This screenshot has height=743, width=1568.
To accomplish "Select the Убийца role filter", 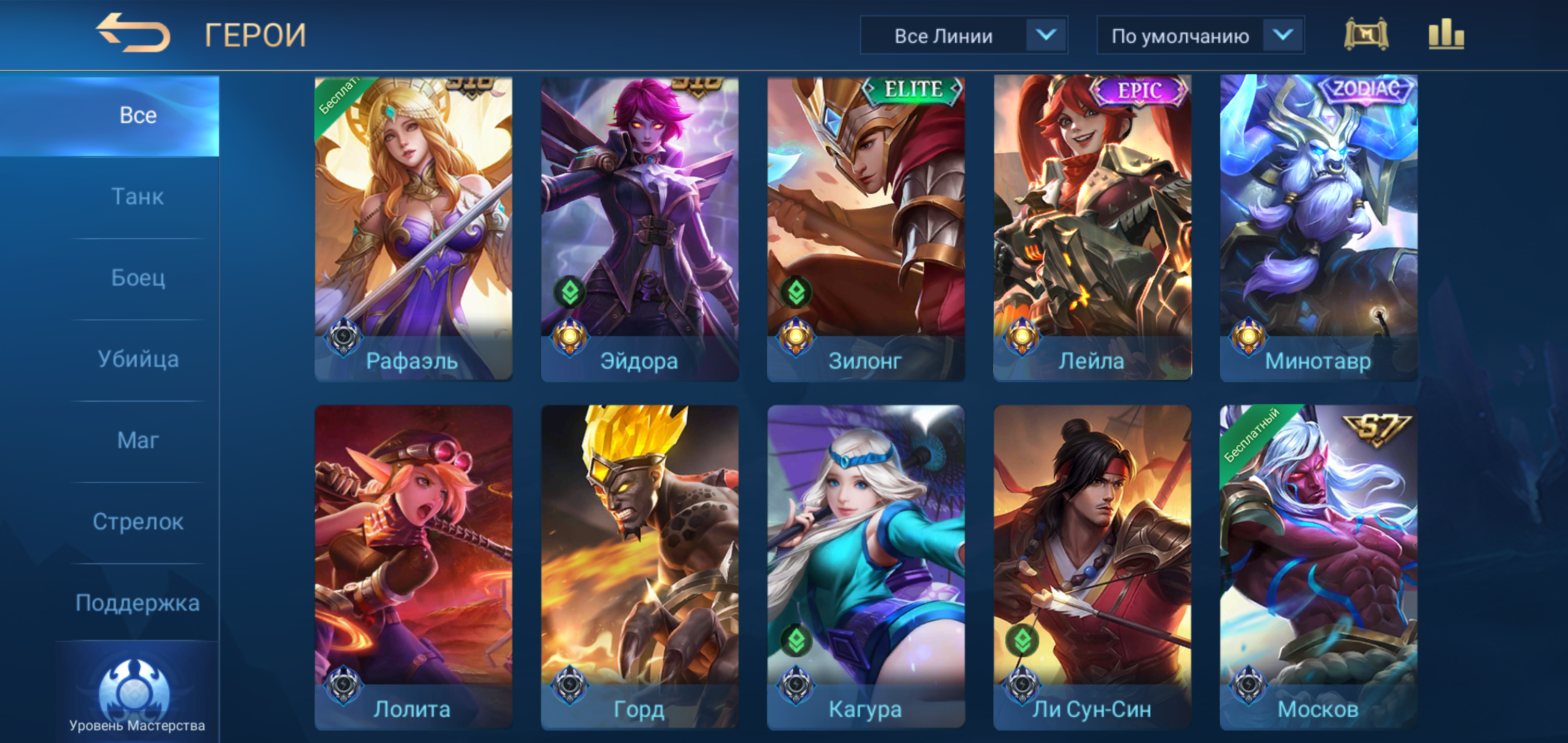I will click(x=138, y=359).
